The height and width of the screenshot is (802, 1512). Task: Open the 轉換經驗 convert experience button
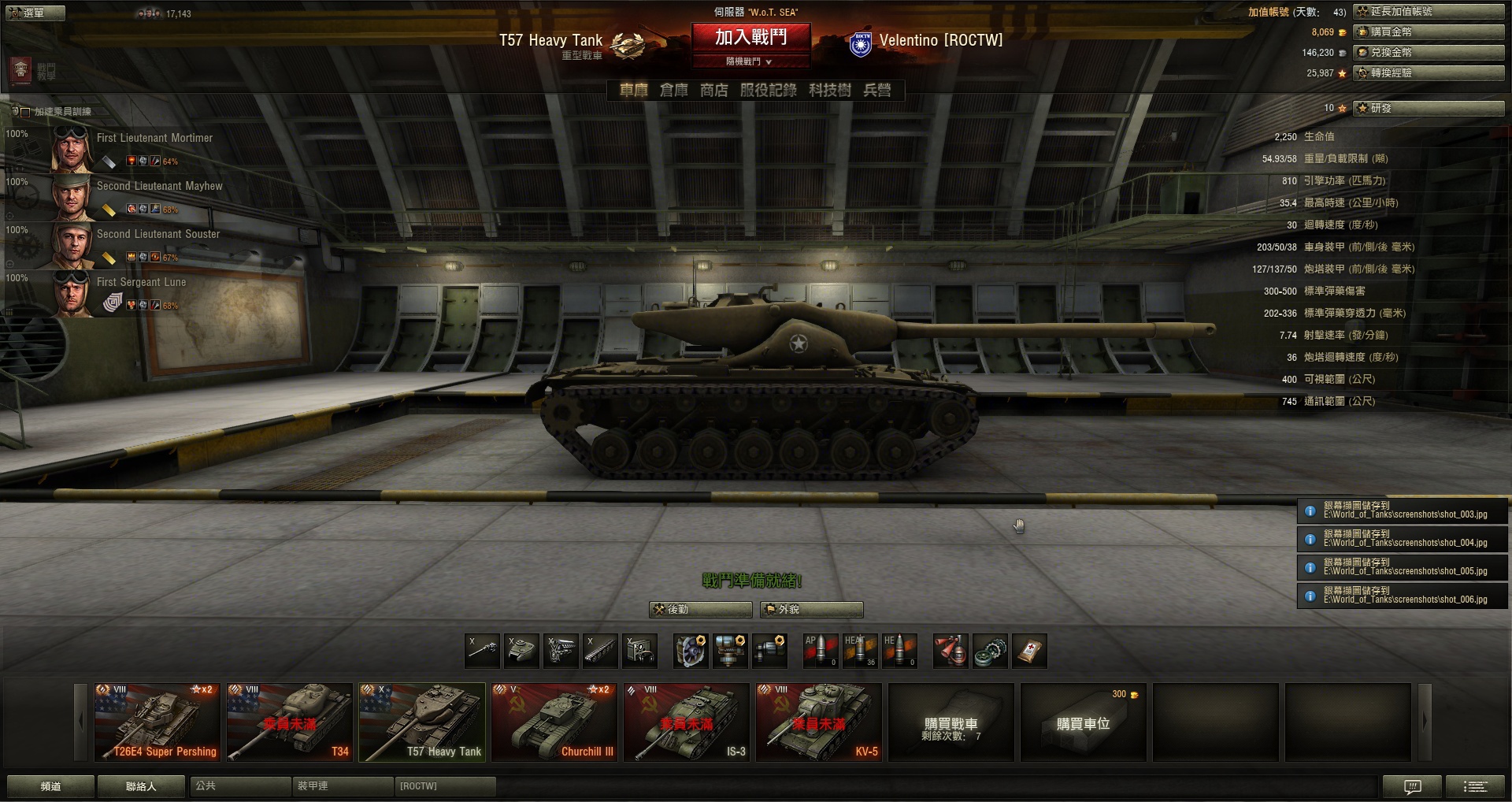tap(1428, 73)
